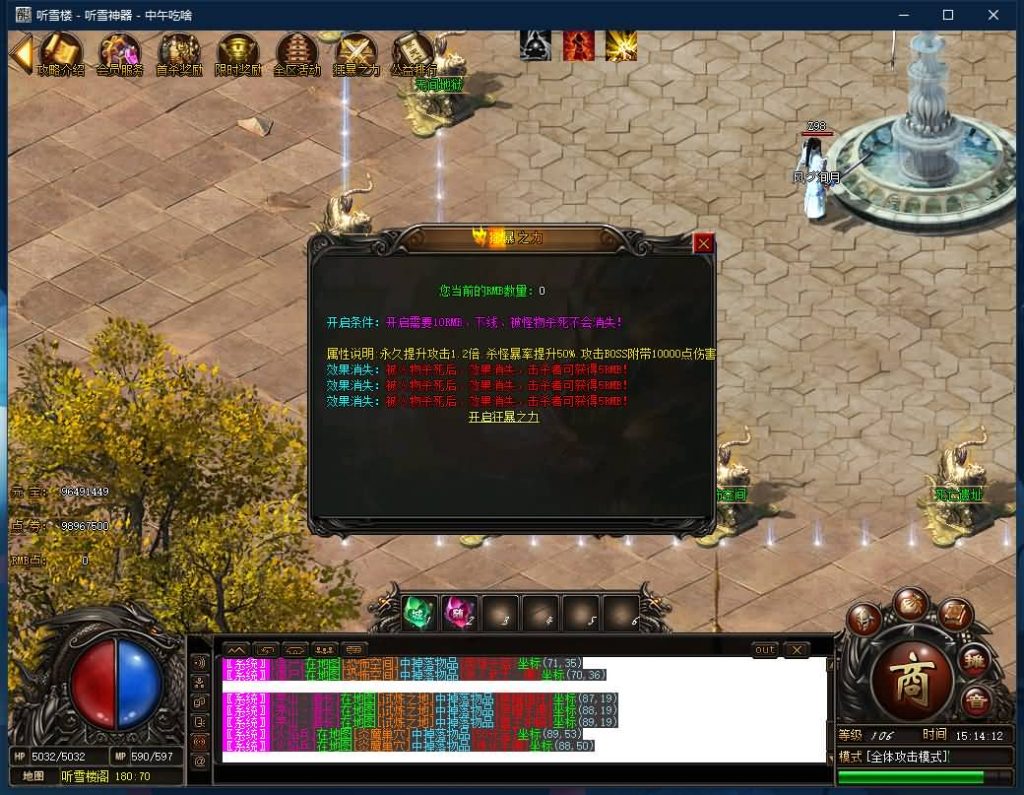Screen dimensions: 1024x795
Task: Open the 会员服务 member services icon
Action: pos(119,53)
